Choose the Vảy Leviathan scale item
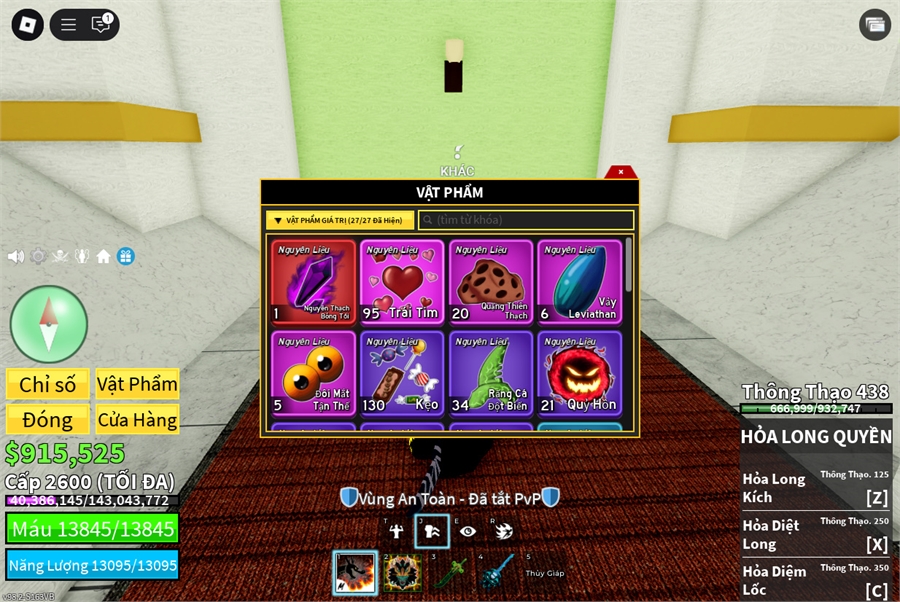Image resolution: width=900 pixels, height=602 pixels. [x=579, y=282]
